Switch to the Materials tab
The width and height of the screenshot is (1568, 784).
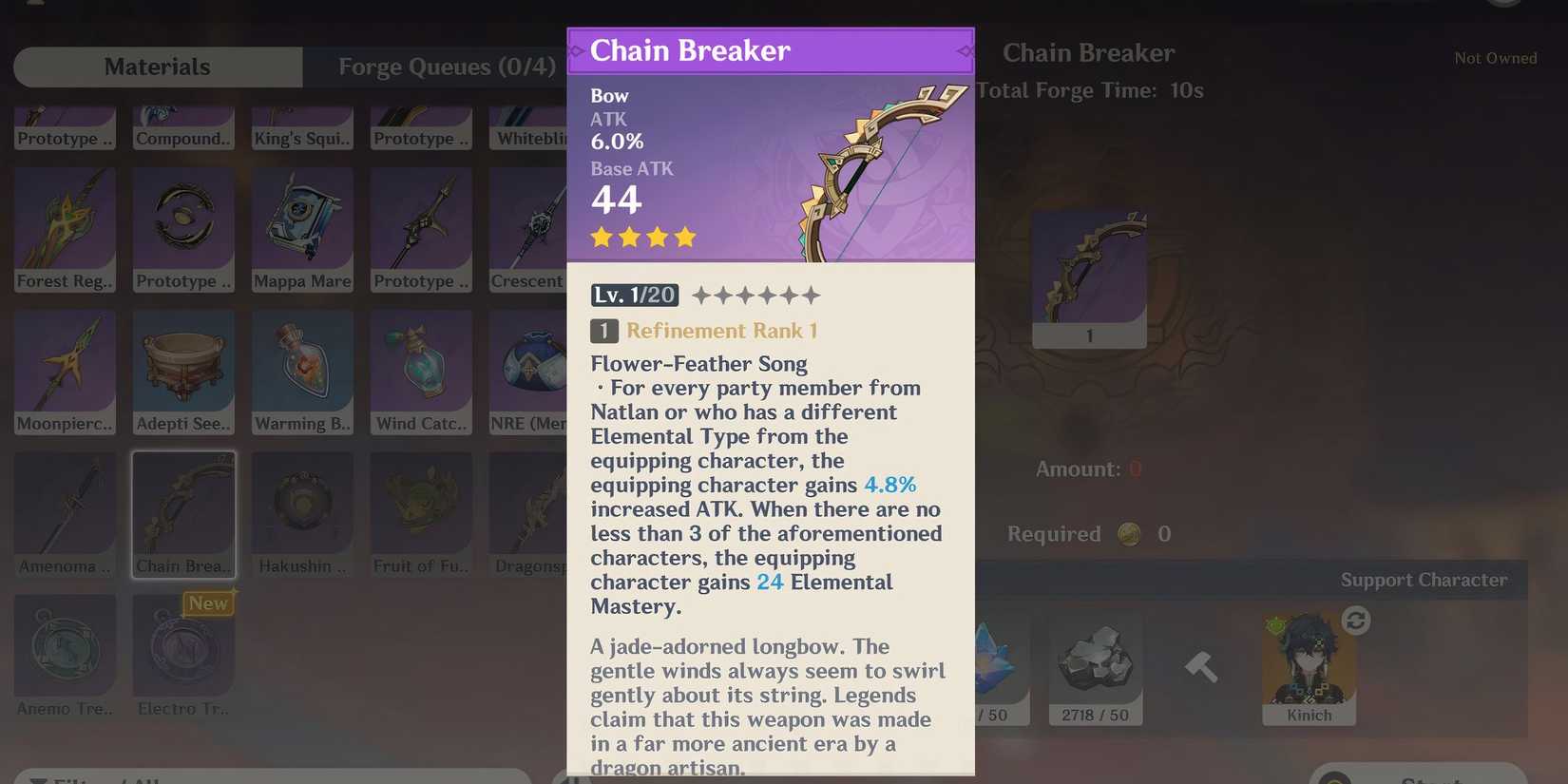pos(157,67)
